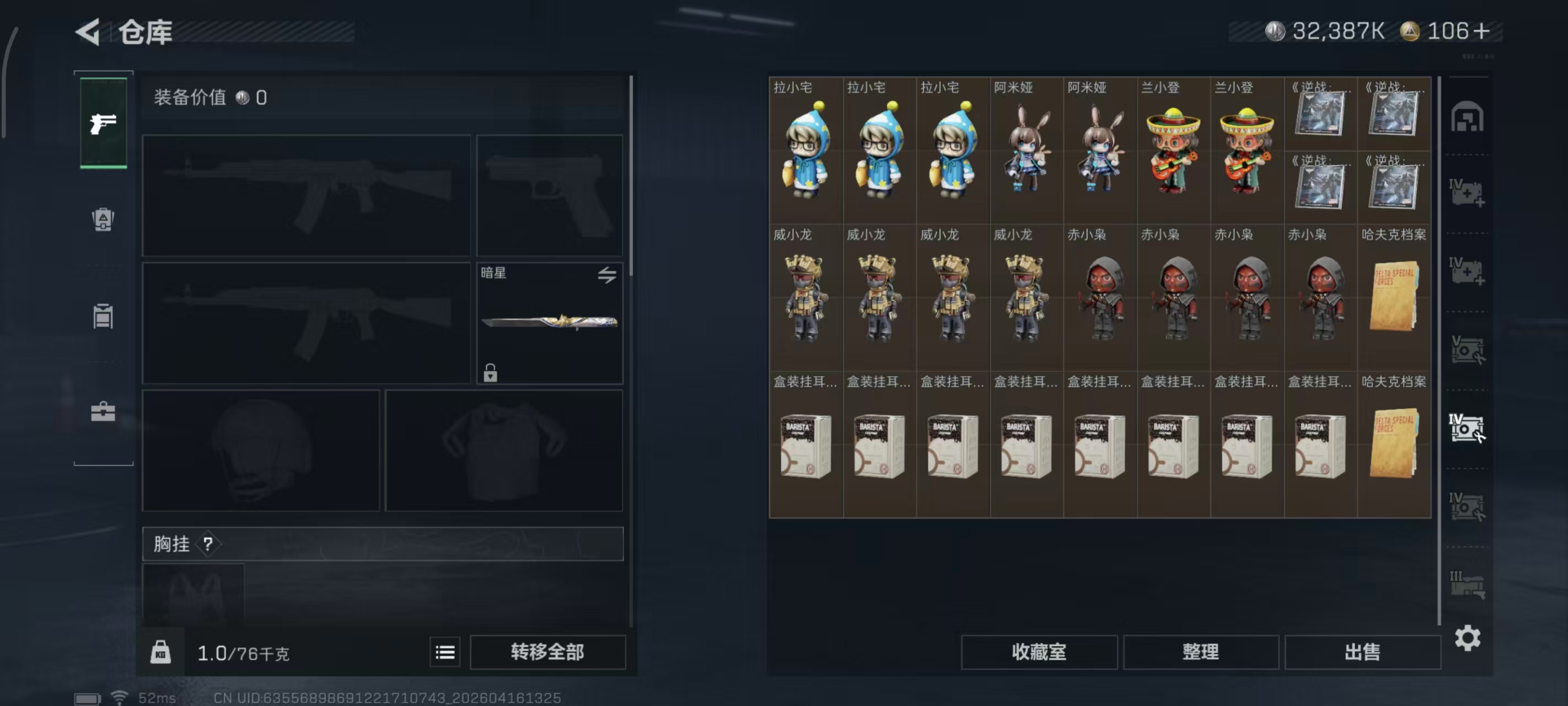
Task: Switch to the lower IV safe tab
Action: [x=1469, y=506]
